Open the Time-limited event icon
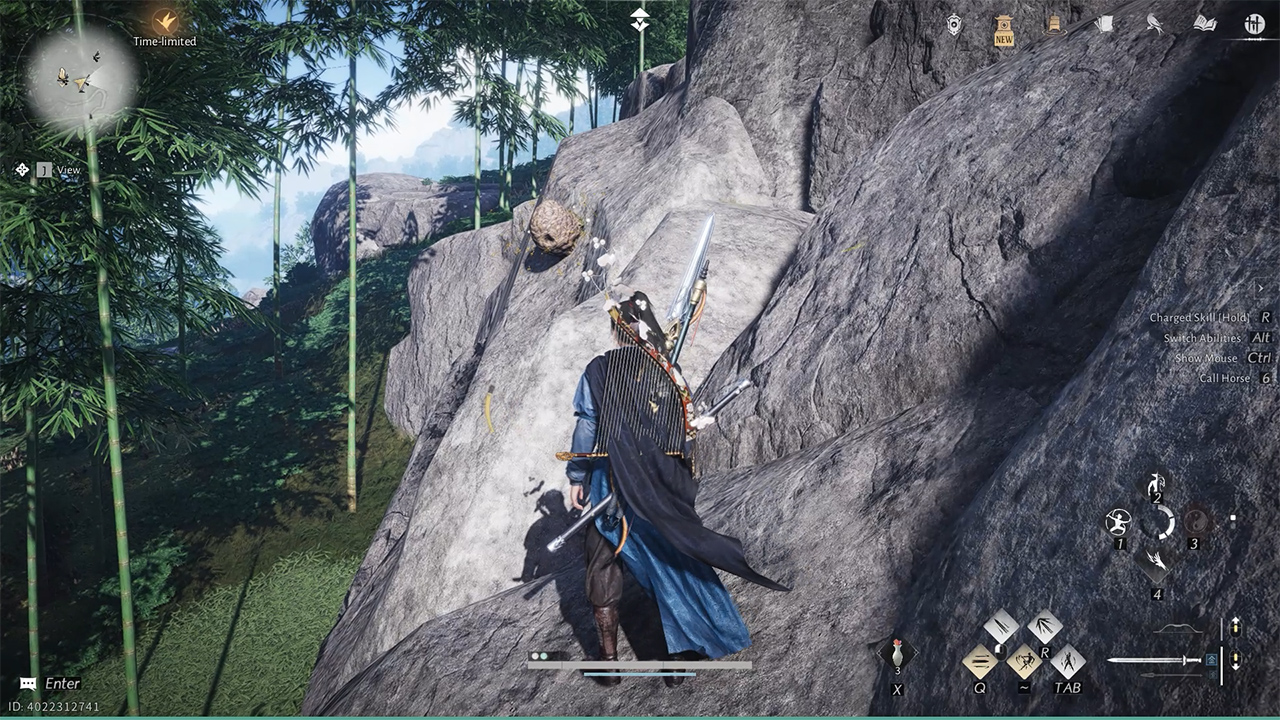The width and height of the screenshot is (1280, 720). click(165, 21)
